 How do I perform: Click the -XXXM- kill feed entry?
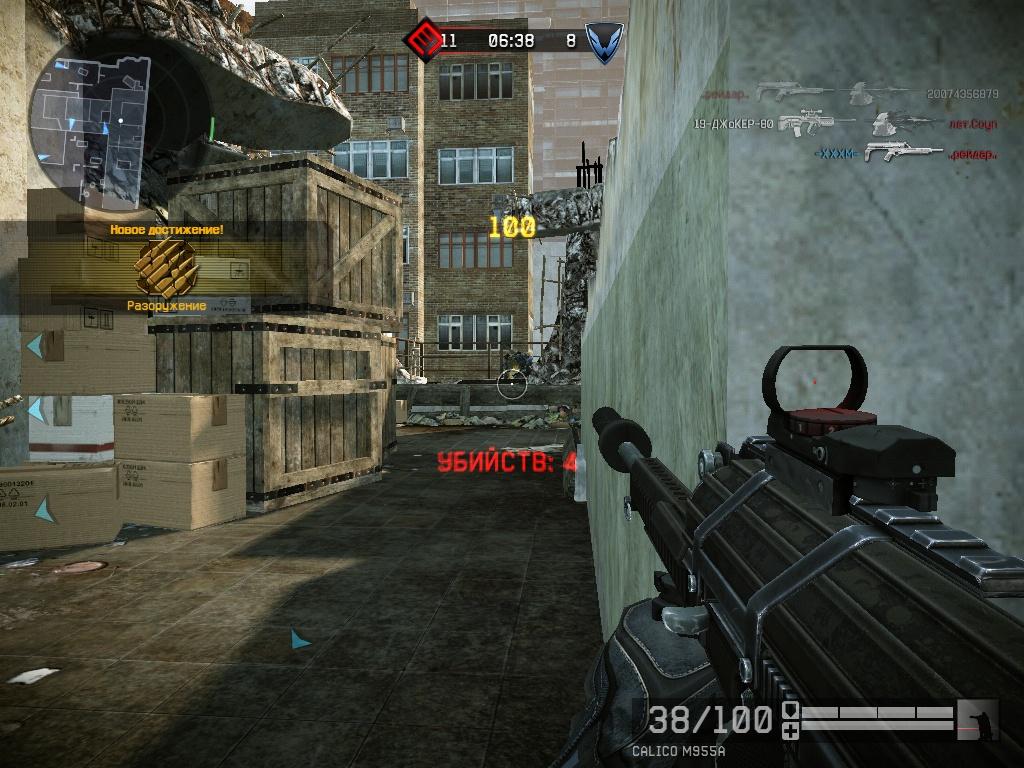pos(837,154)
